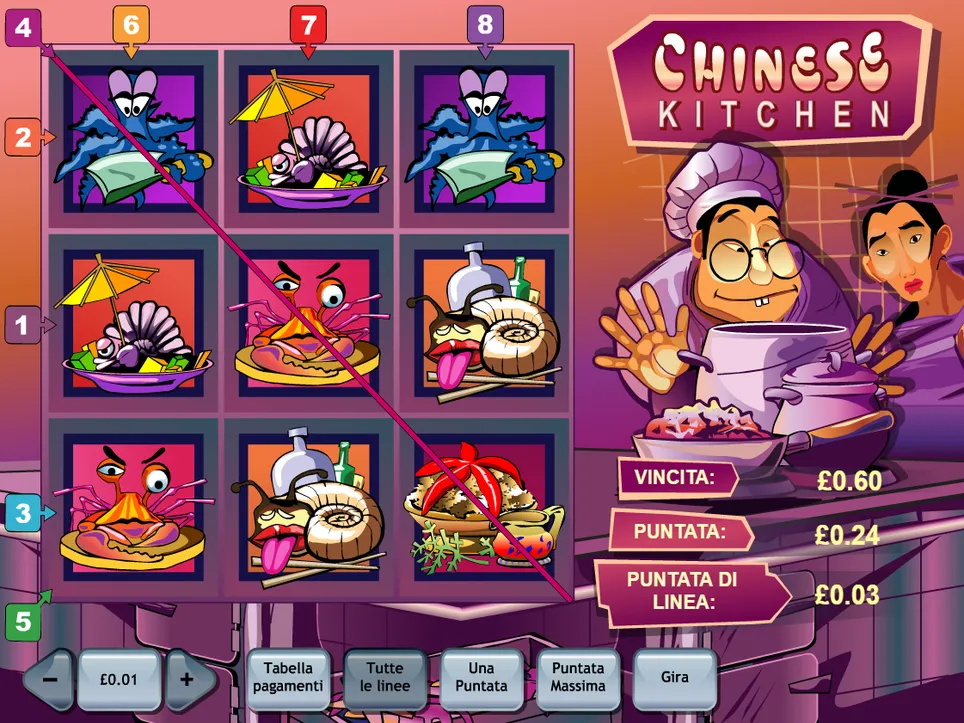
Task: Activate Tutte le linee button
Action: (x=385, y=678)
